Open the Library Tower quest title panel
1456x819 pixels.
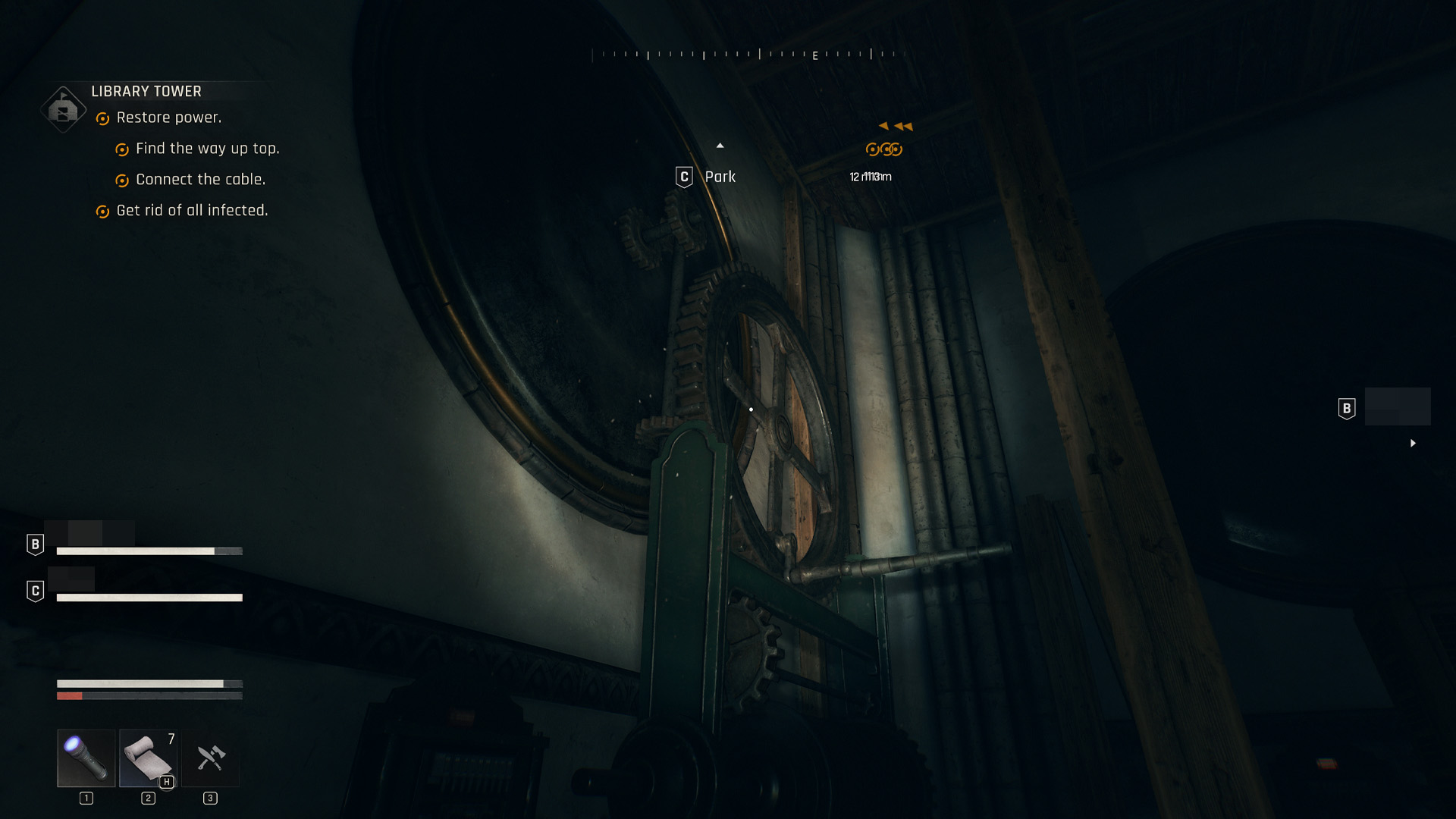pos(146,91)
